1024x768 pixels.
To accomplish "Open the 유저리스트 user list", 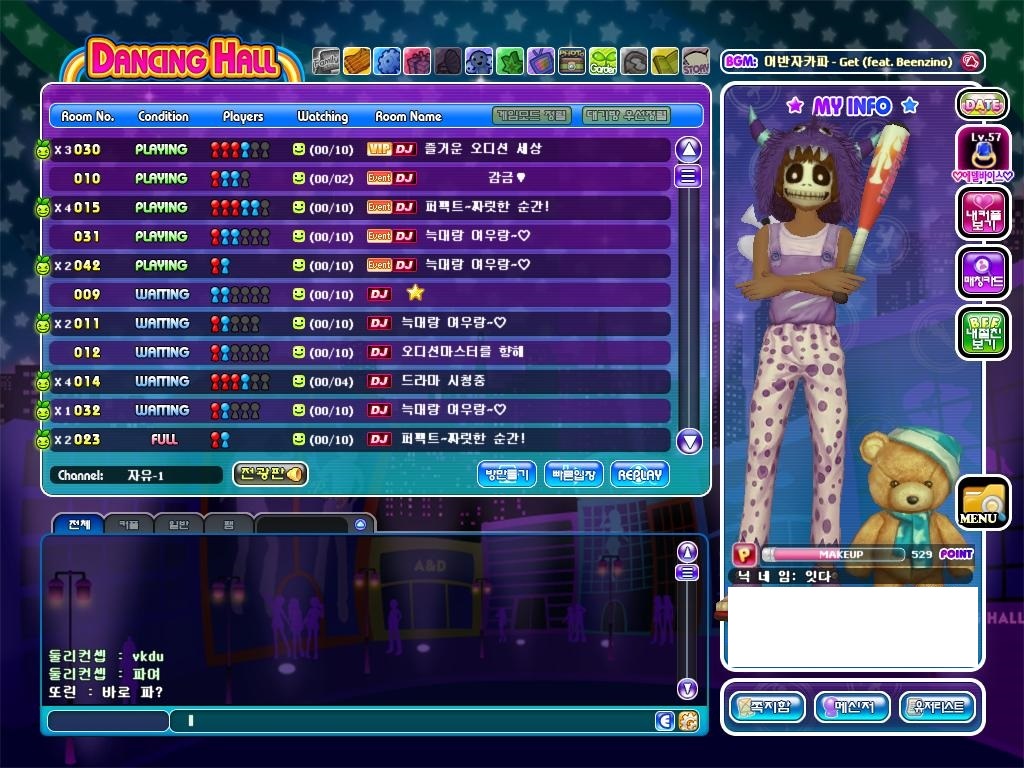I will click(x=937, y=707).
